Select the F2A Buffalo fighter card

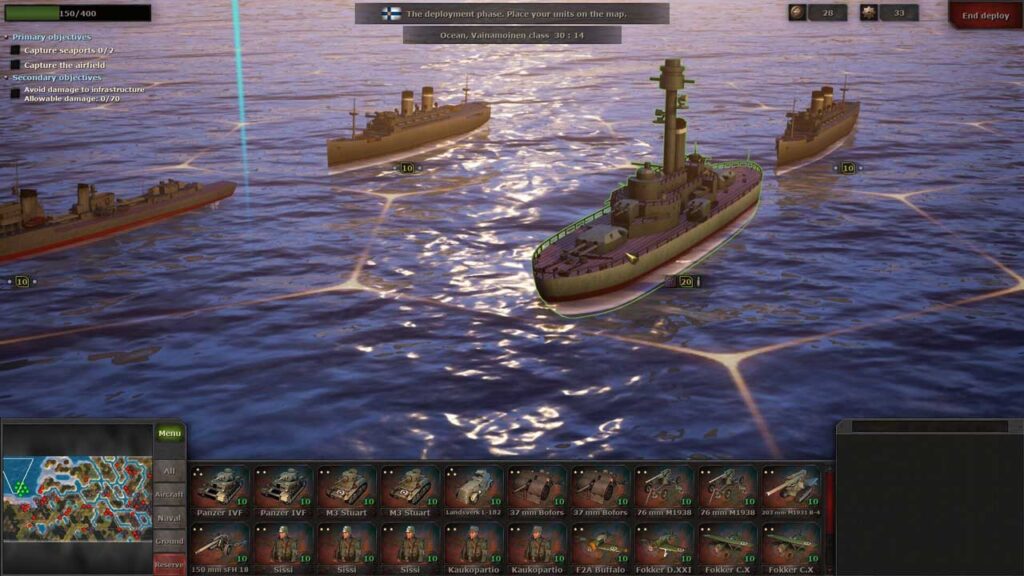click(602, 547)
